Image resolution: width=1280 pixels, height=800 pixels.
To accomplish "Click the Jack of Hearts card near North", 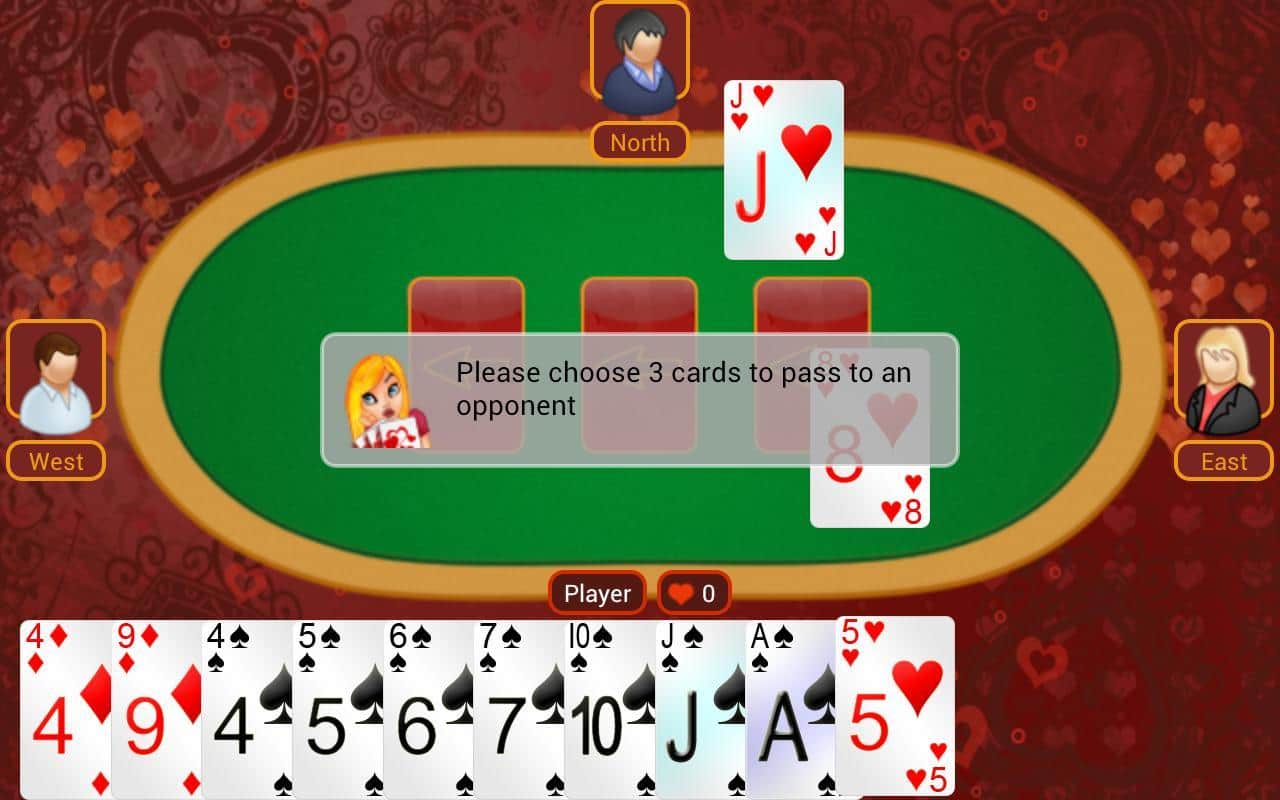I will click(782, 168).
